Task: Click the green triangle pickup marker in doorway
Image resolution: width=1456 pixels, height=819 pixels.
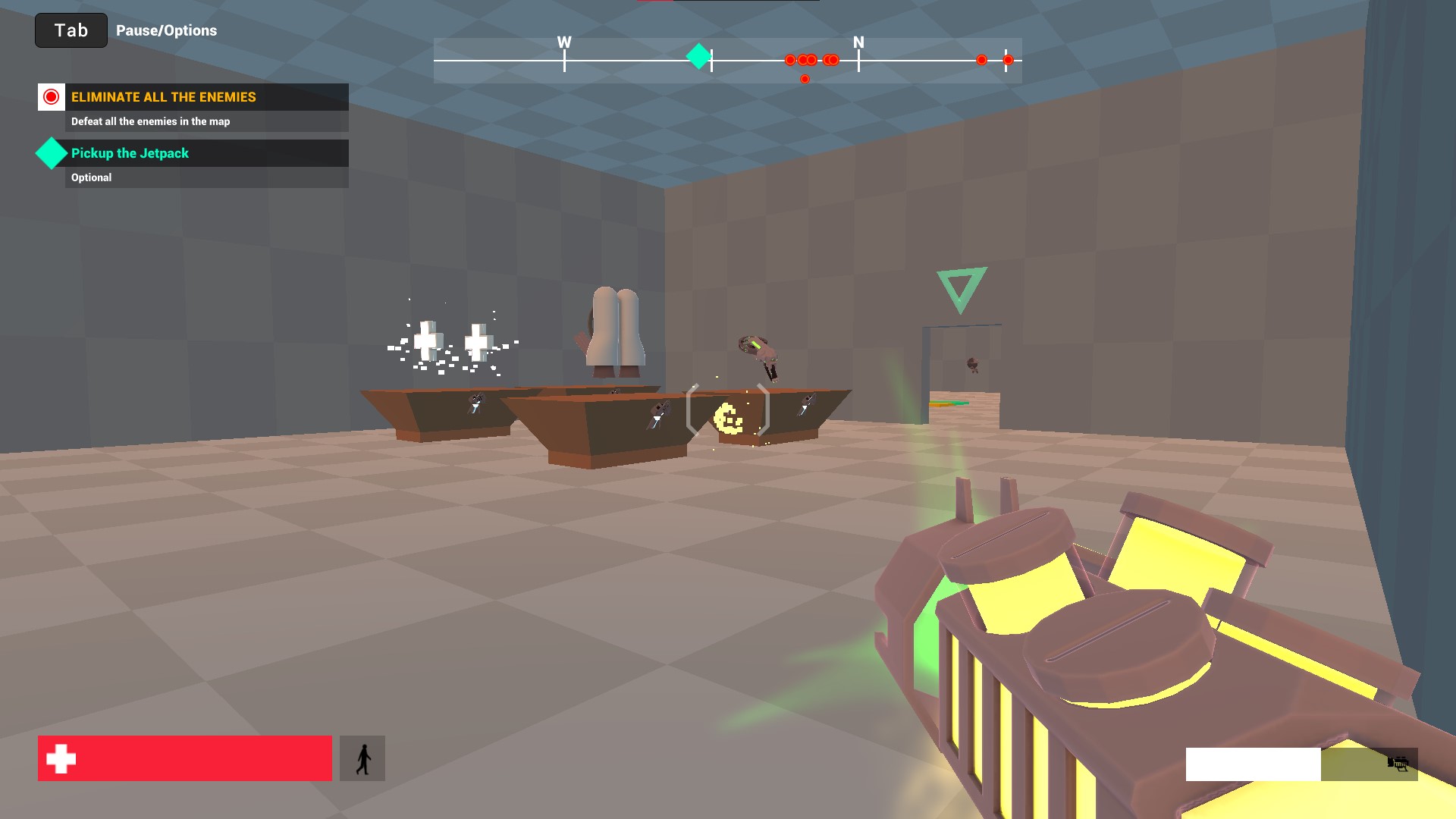Action: coord(960,288)
